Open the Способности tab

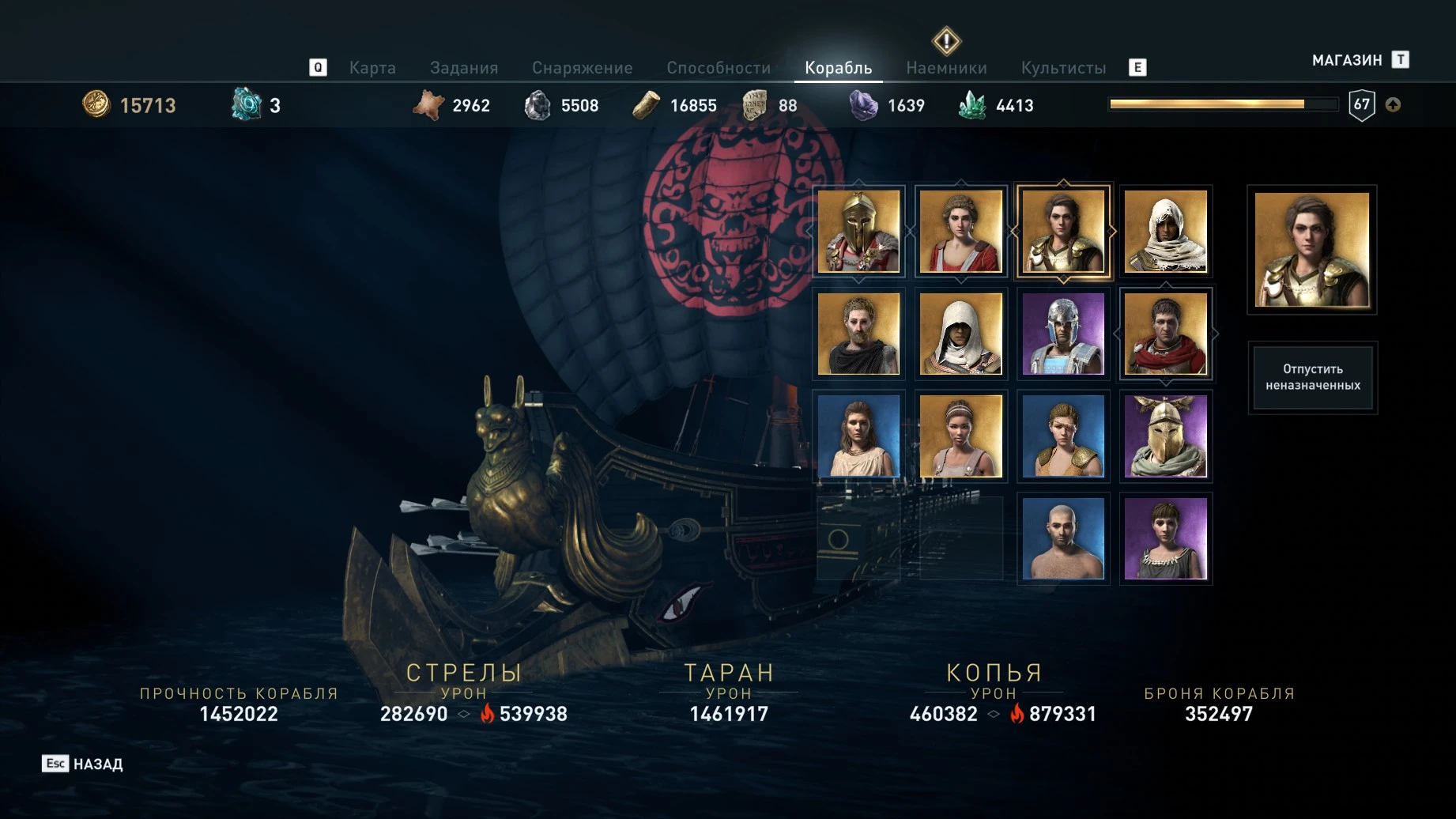(x=719, y=67)
